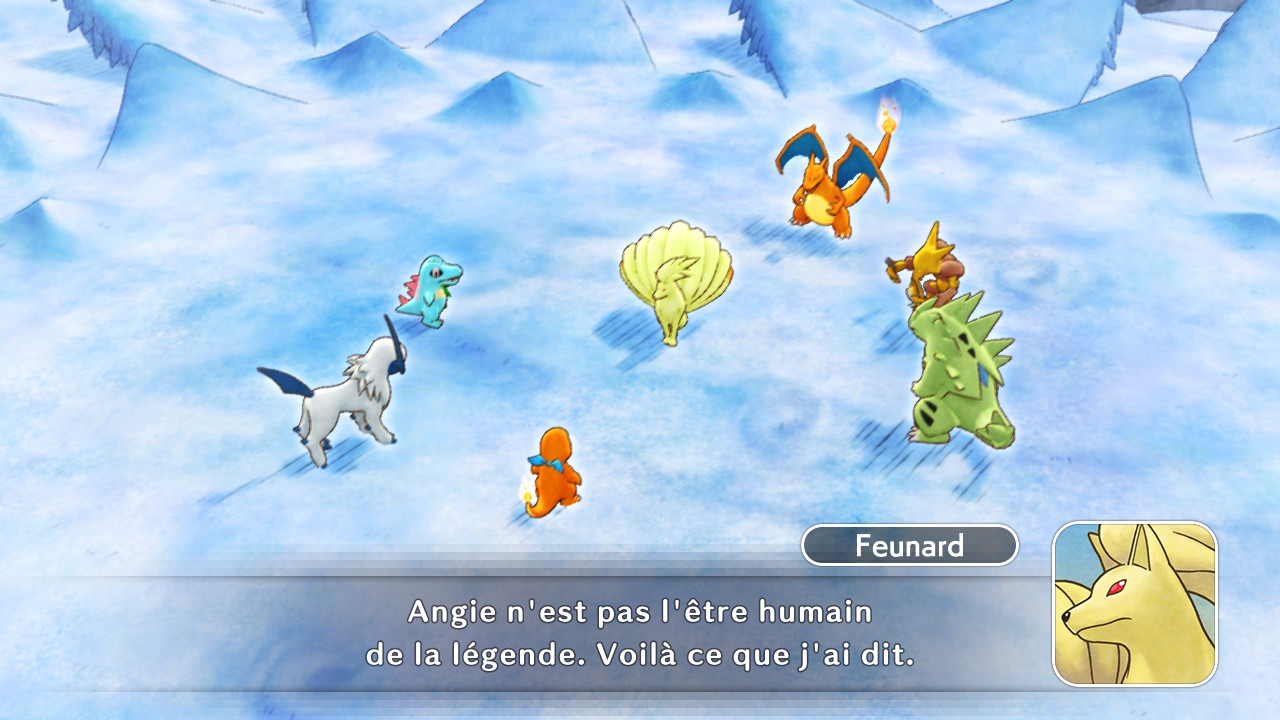
Task: Click the Feunard speaker portrait
Action: pos(1135,603)
